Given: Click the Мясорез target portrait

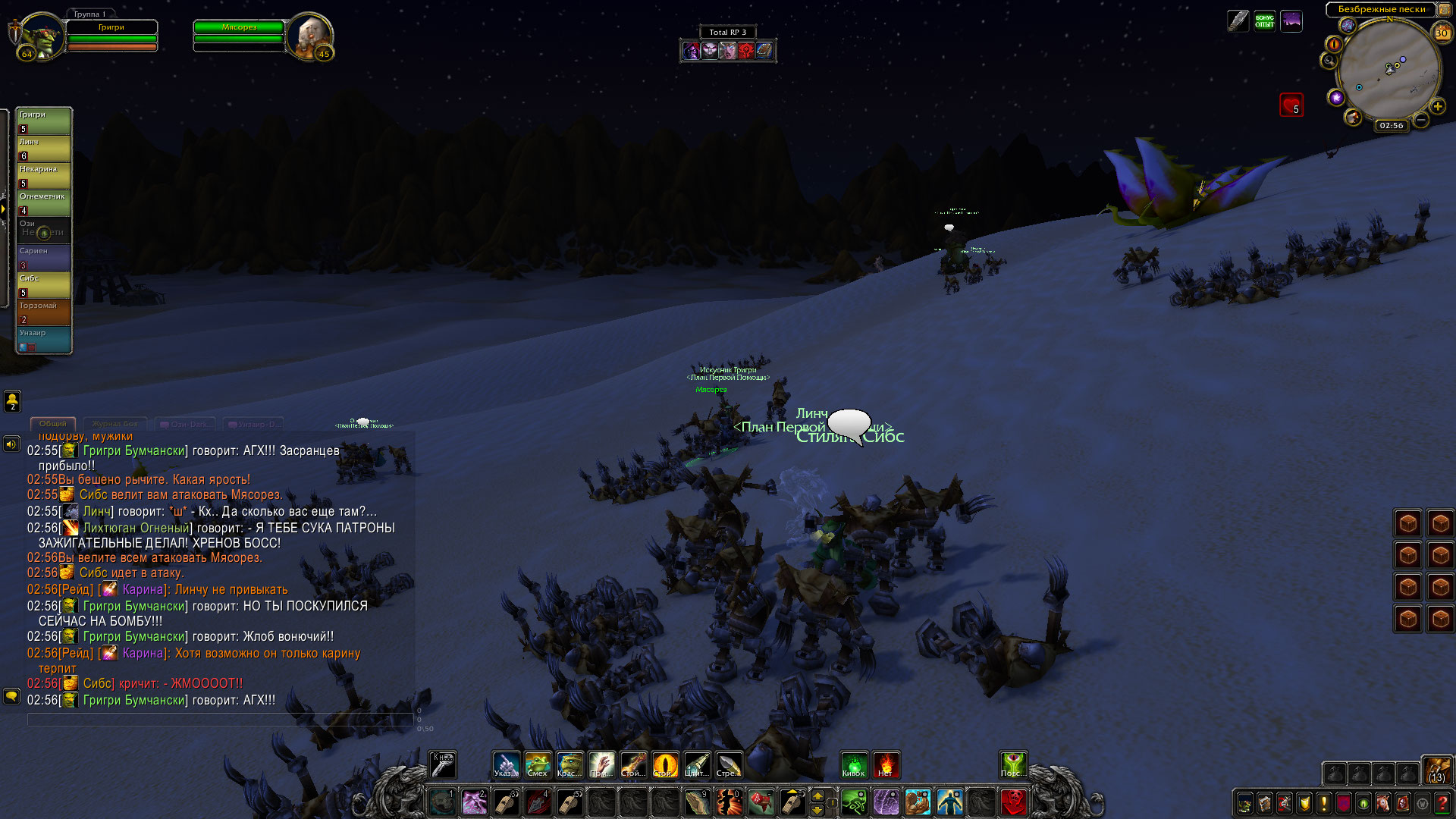Looking at the screenshot, I should 309,35.
